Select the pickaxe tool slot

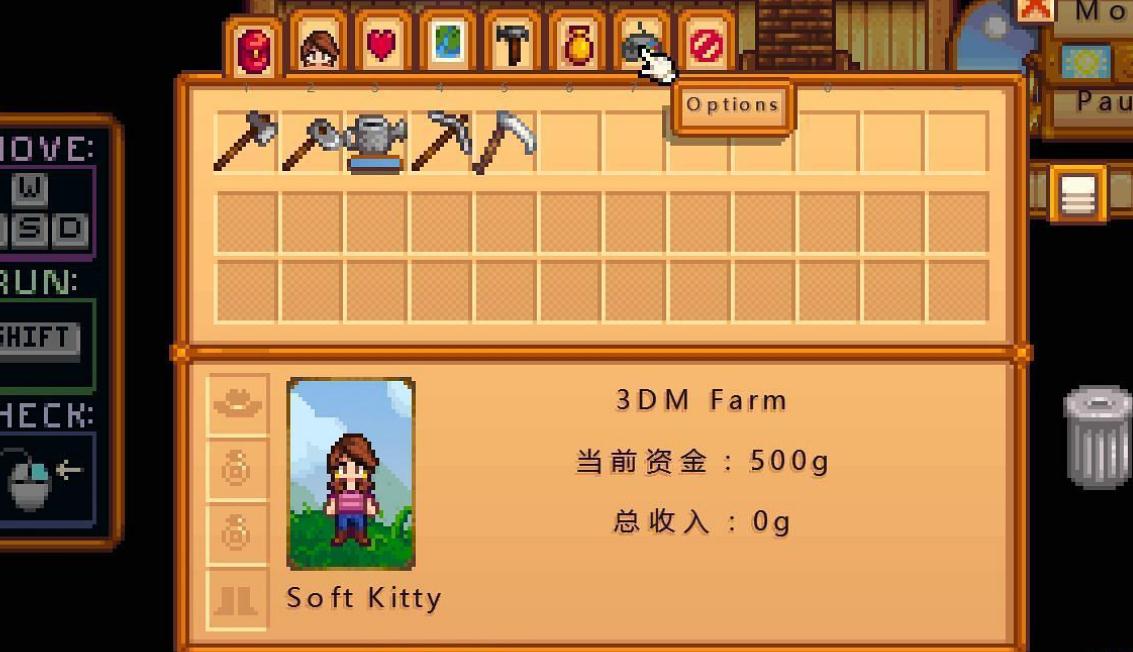click(x=440, y=142)
